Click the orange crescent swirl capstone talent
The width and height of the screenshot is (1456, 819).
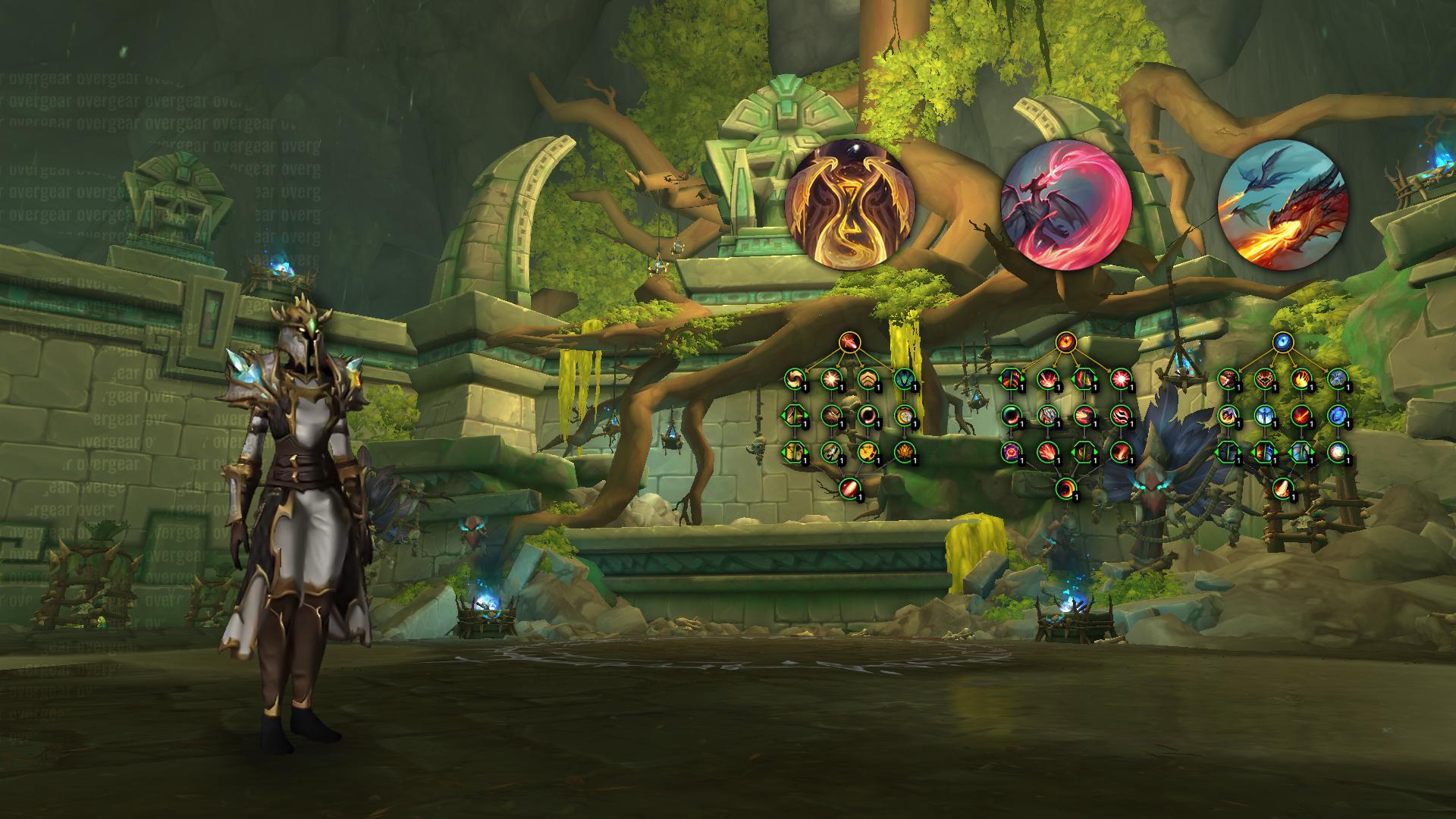pos(1066,488)
